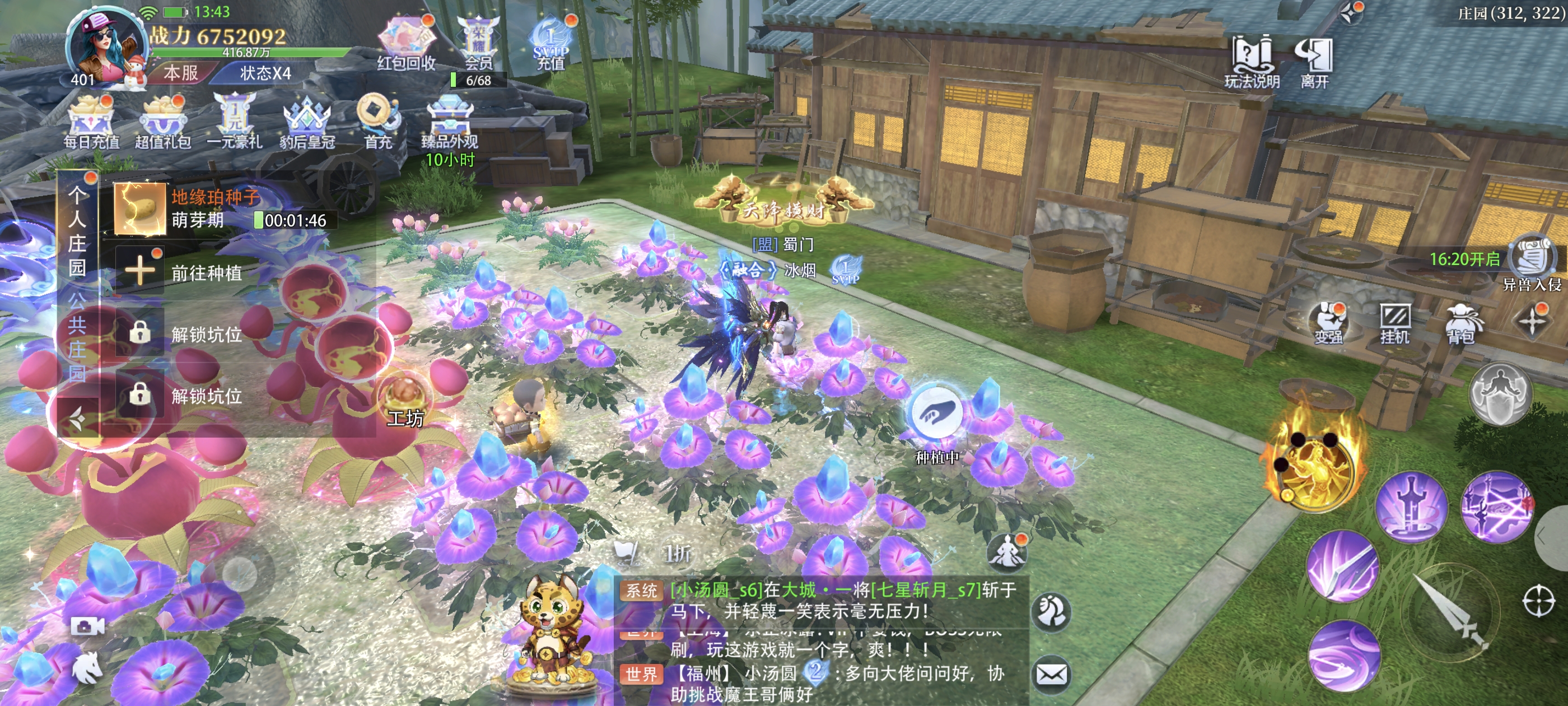The image size is (1568, 706).
Task: Open the 玩法说明 gameplay guide
Action: pos(1252,61)
